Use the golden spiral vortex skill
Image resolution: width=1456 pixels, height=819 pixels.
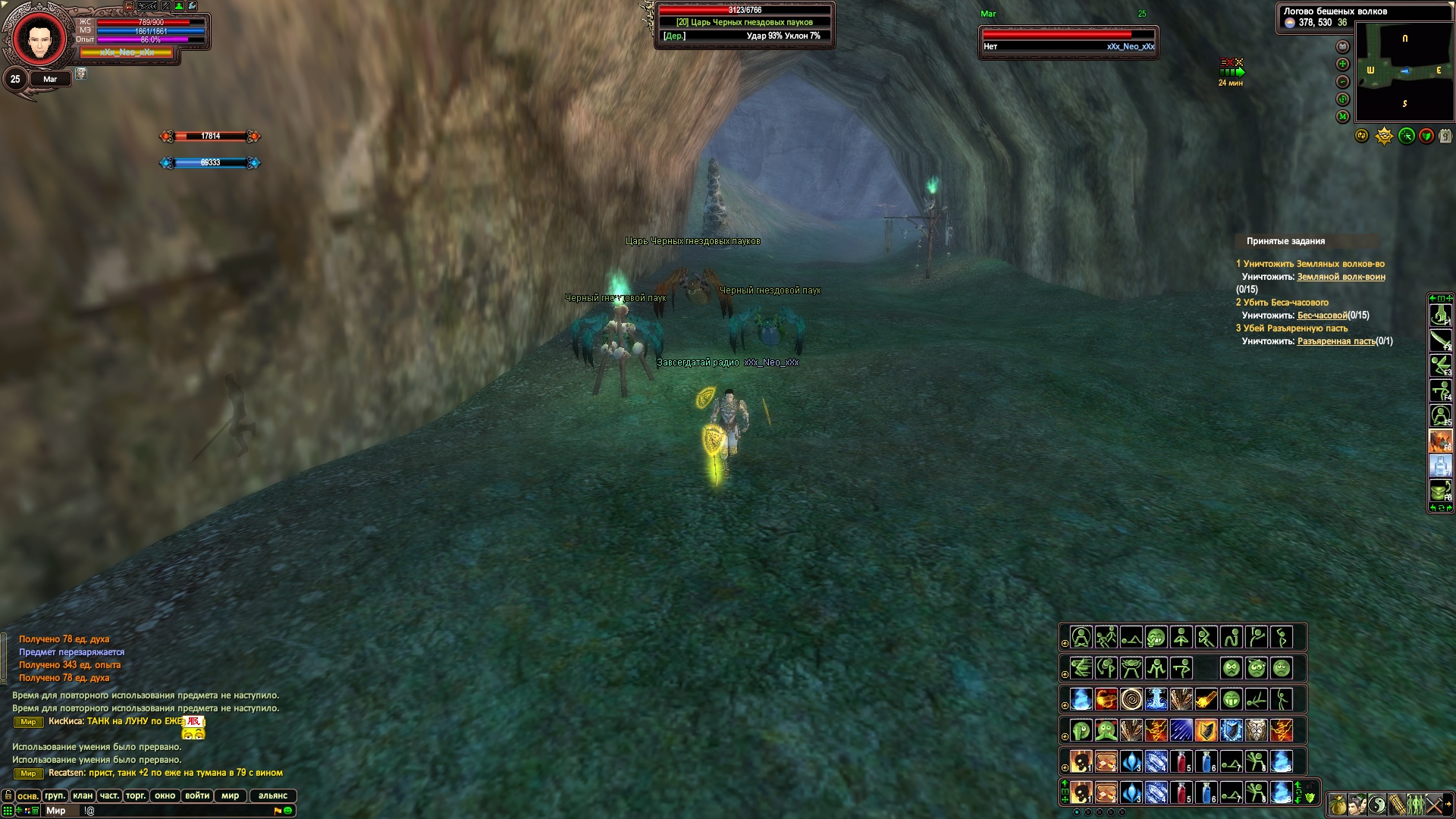[x=1131, y=698]
